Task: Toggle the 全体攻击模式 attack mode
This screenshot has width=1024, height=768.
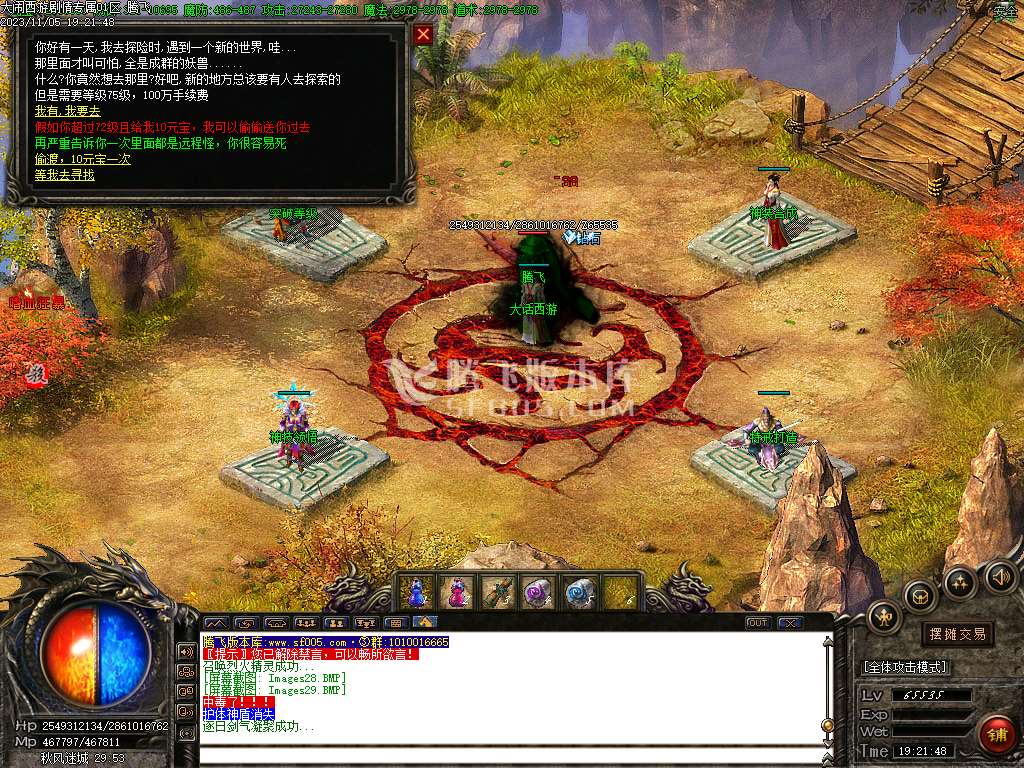Action: [x=905, y=667]
